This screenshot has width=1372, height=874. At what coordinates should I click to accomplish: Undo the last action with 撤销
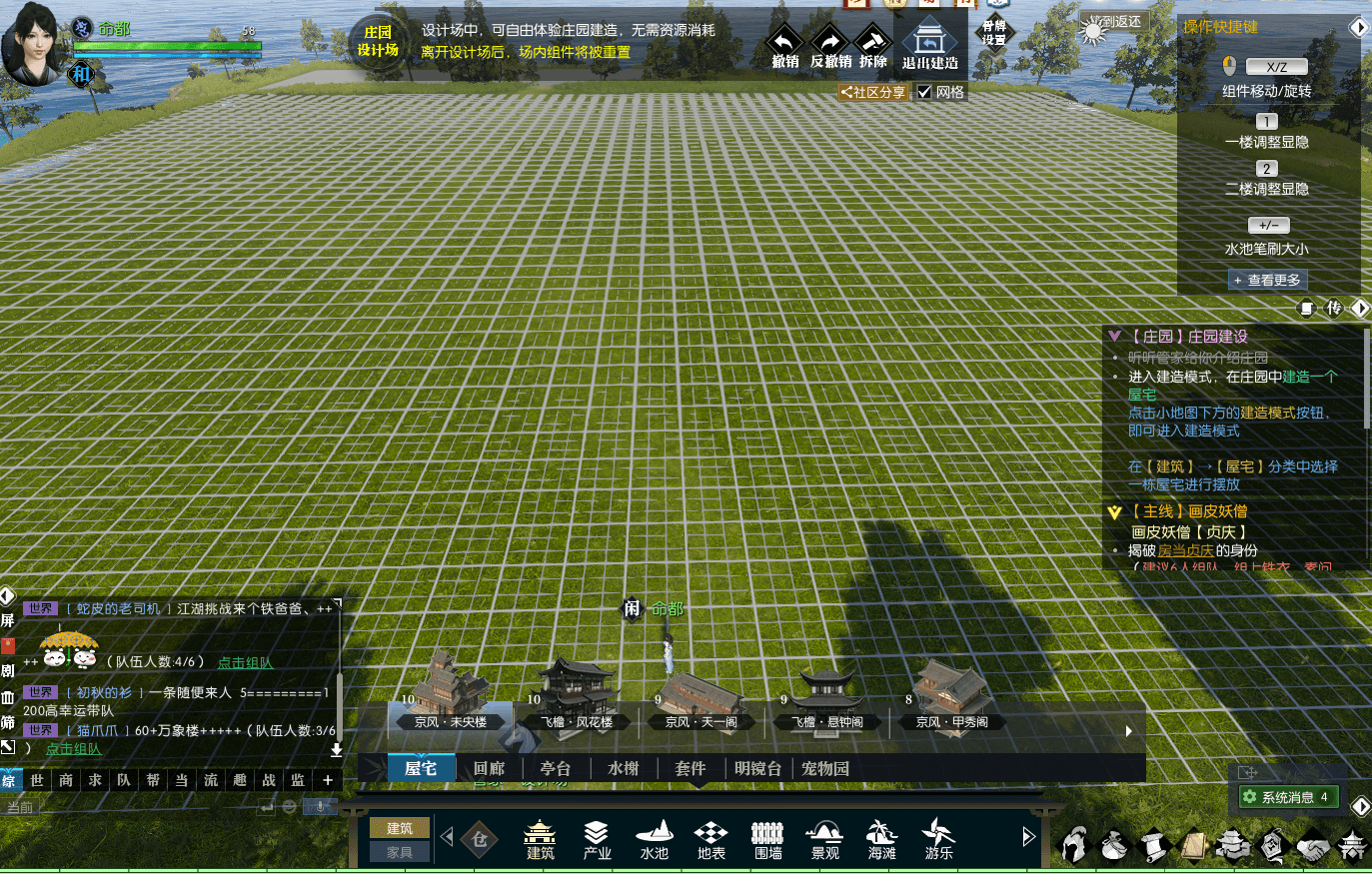click(x=784, y=47)
